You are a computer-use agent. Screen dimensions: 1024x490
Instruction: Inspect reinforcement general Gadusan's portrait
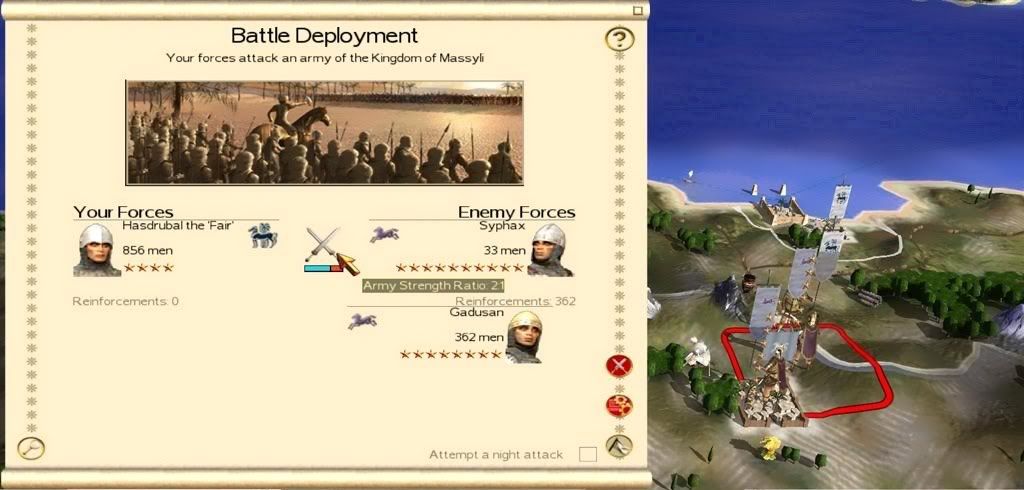[526, 337]
